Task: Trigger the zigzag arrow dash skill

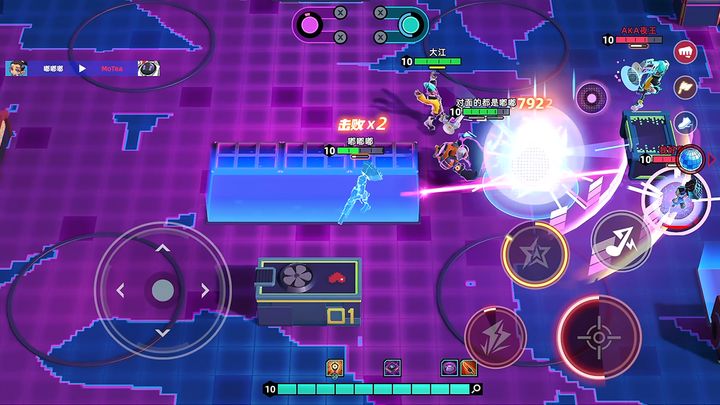Action: 620,242
